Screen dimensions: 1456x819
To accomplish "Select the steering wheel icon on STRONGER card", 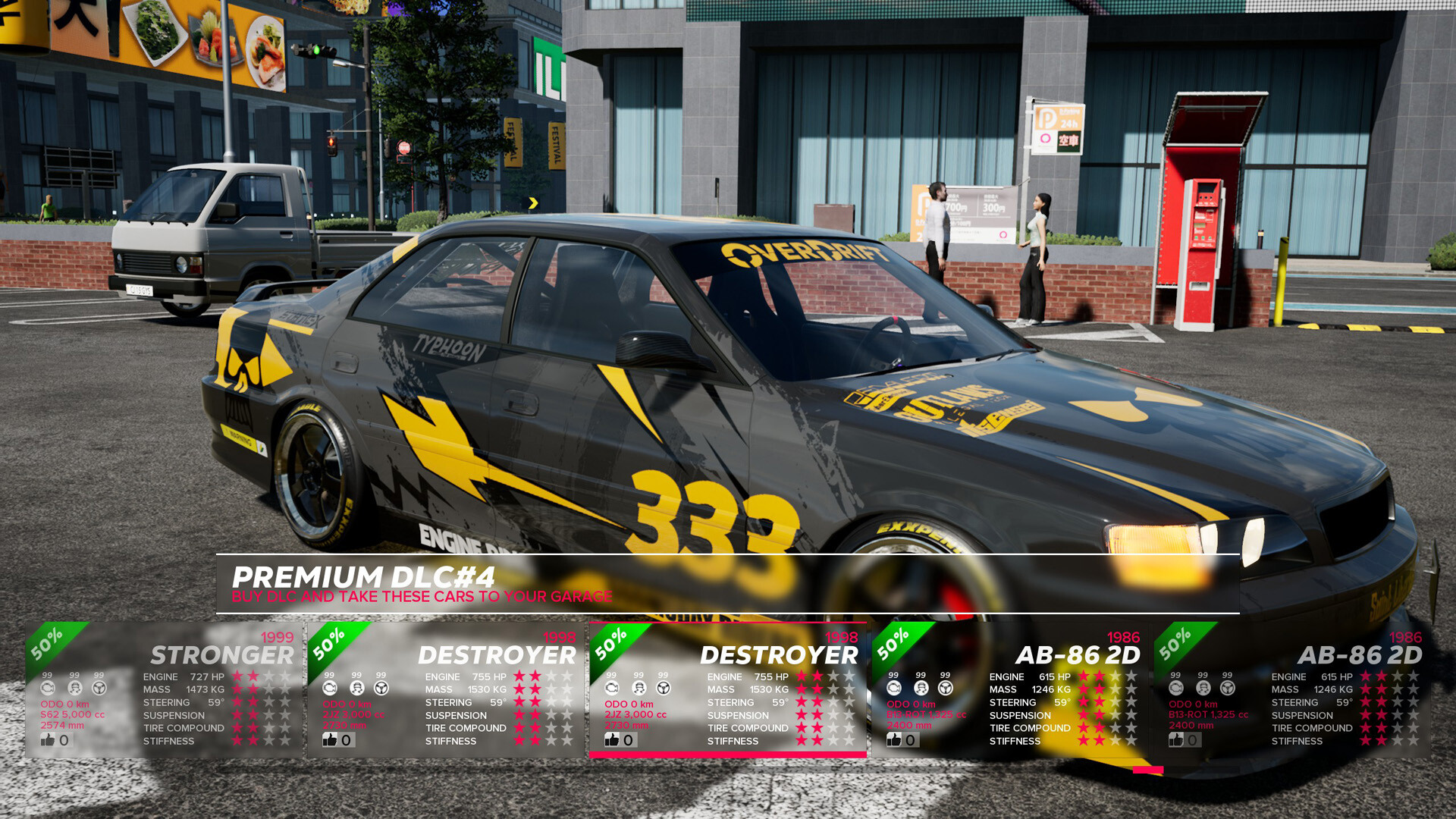I will coord(99,688).
